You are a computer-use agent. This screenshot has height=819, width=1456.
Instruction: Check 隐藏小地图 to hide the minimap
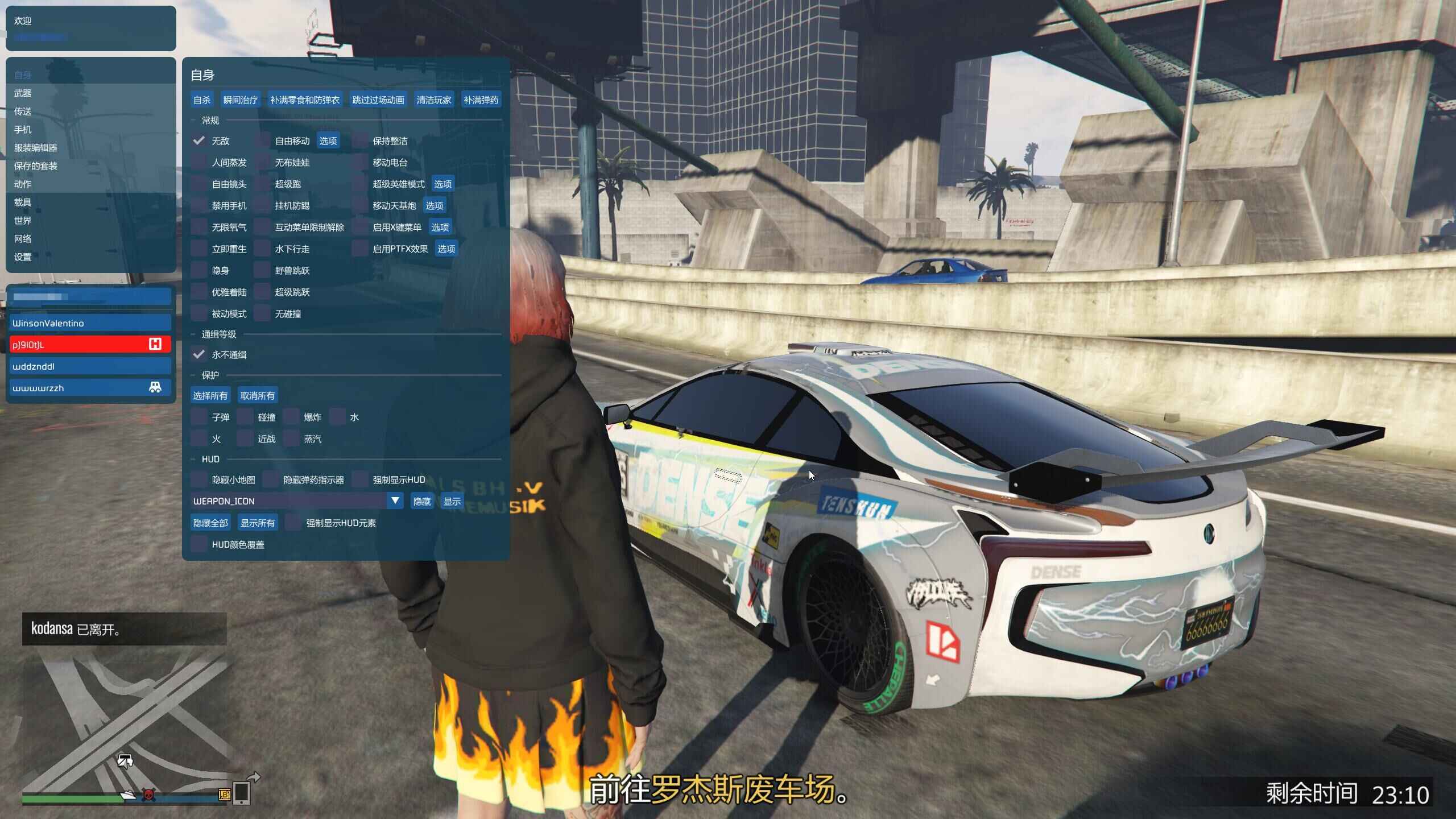[x=200, y=479]
